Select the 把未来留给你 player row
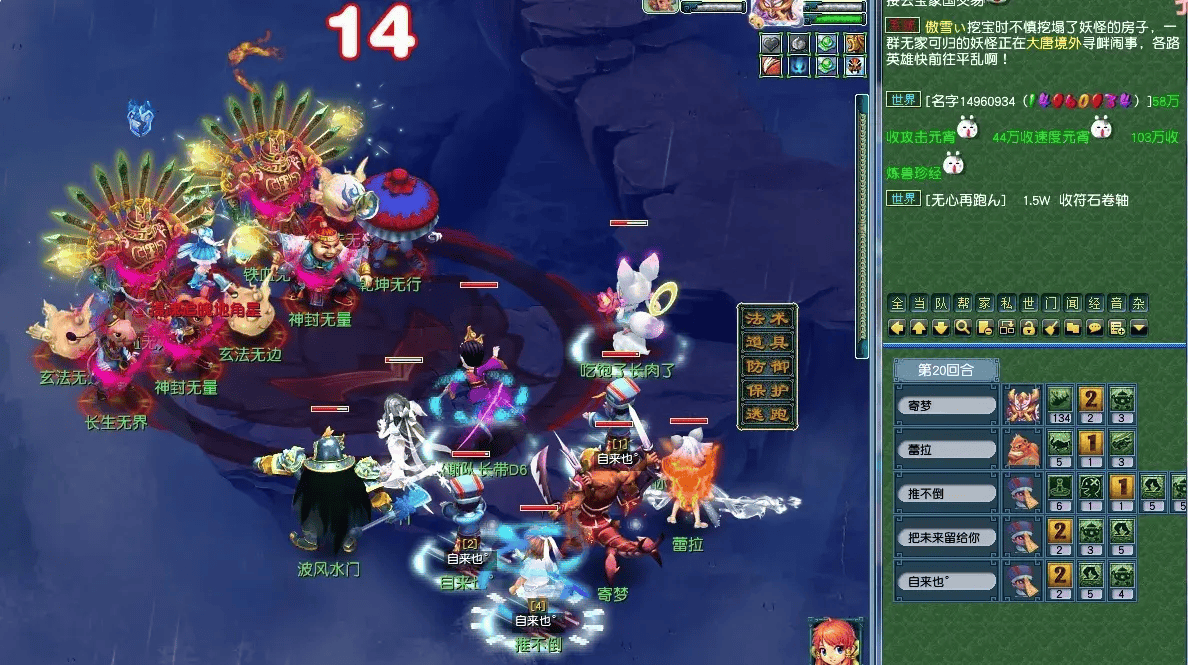The width and height of the screenshot is (1188, 665). pyautogui.click(x=946, y=536)
